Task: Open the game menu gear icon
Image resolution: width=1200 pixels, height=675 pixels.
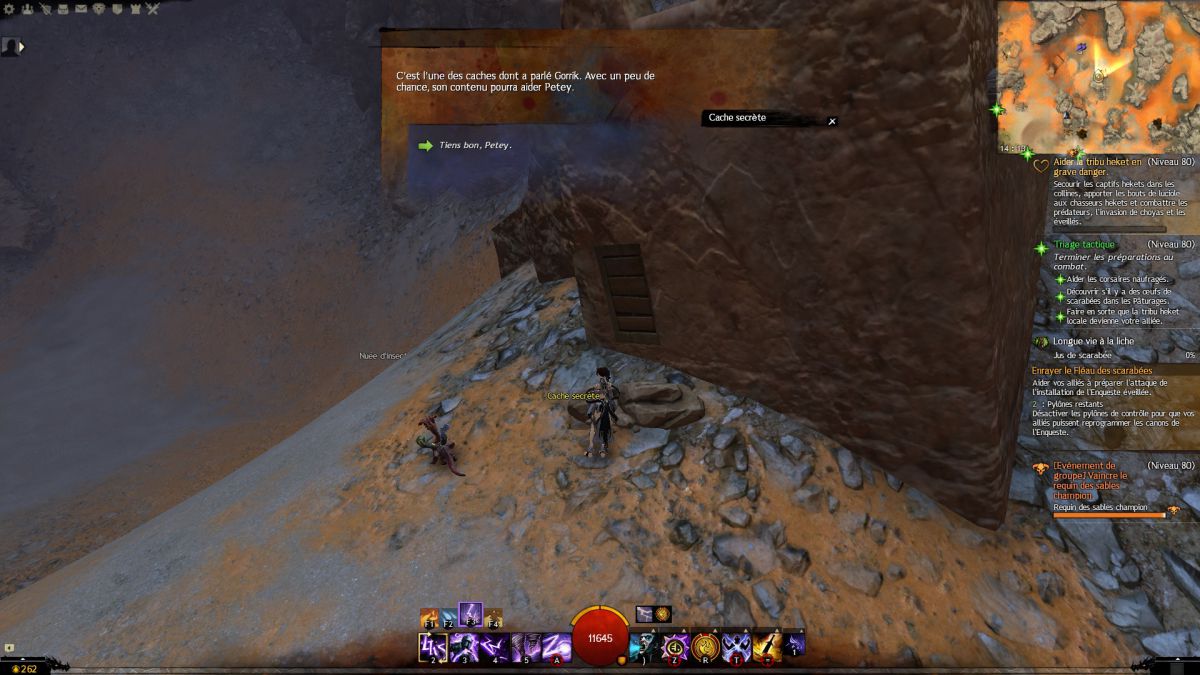Action: tap(8, 9)
